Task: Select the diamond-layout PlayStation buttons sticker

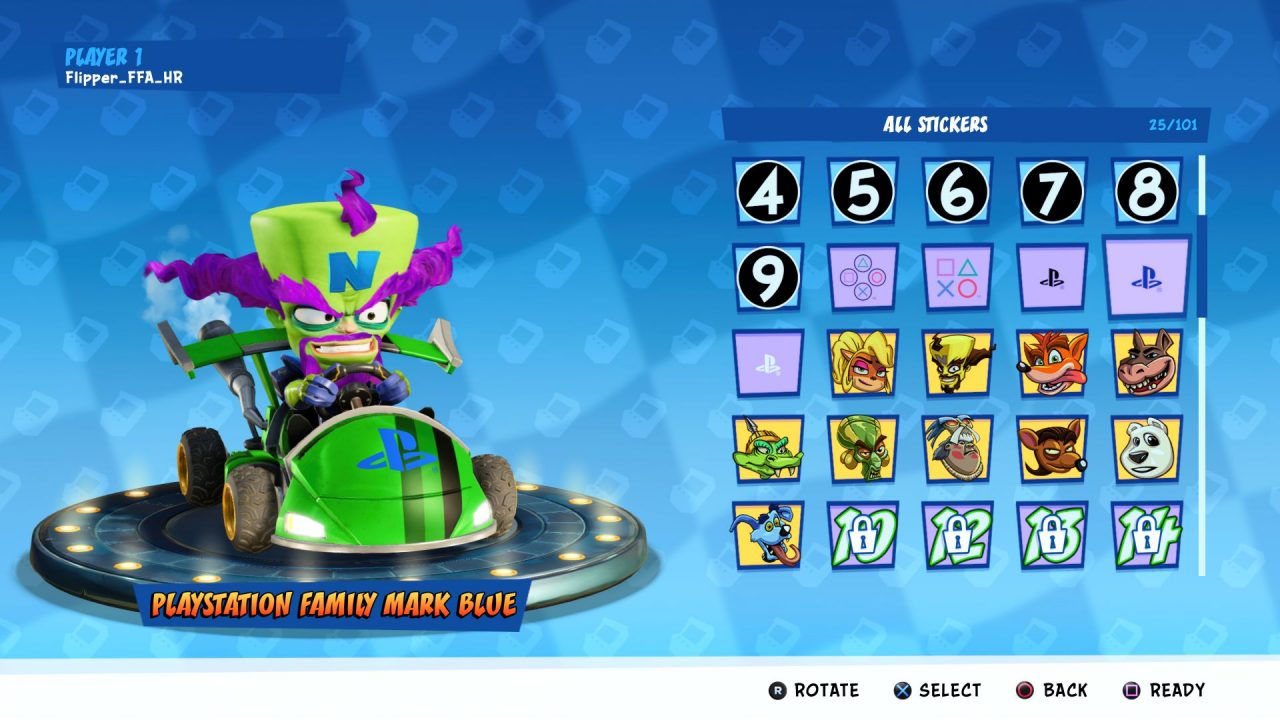Action: tap(862, 277)
